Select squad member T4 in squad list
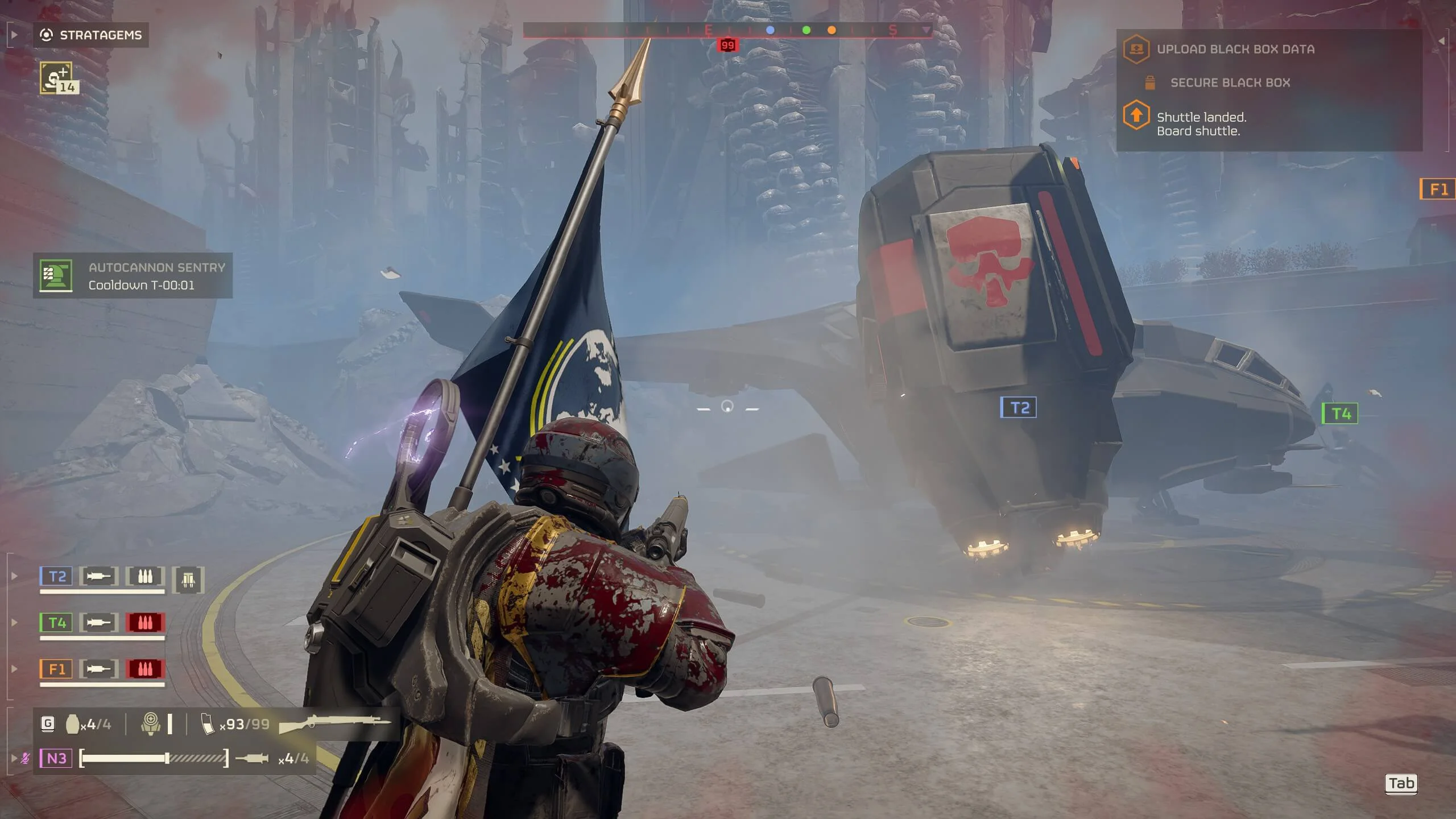Screen dimensions: 1456x819 [56, 623]
